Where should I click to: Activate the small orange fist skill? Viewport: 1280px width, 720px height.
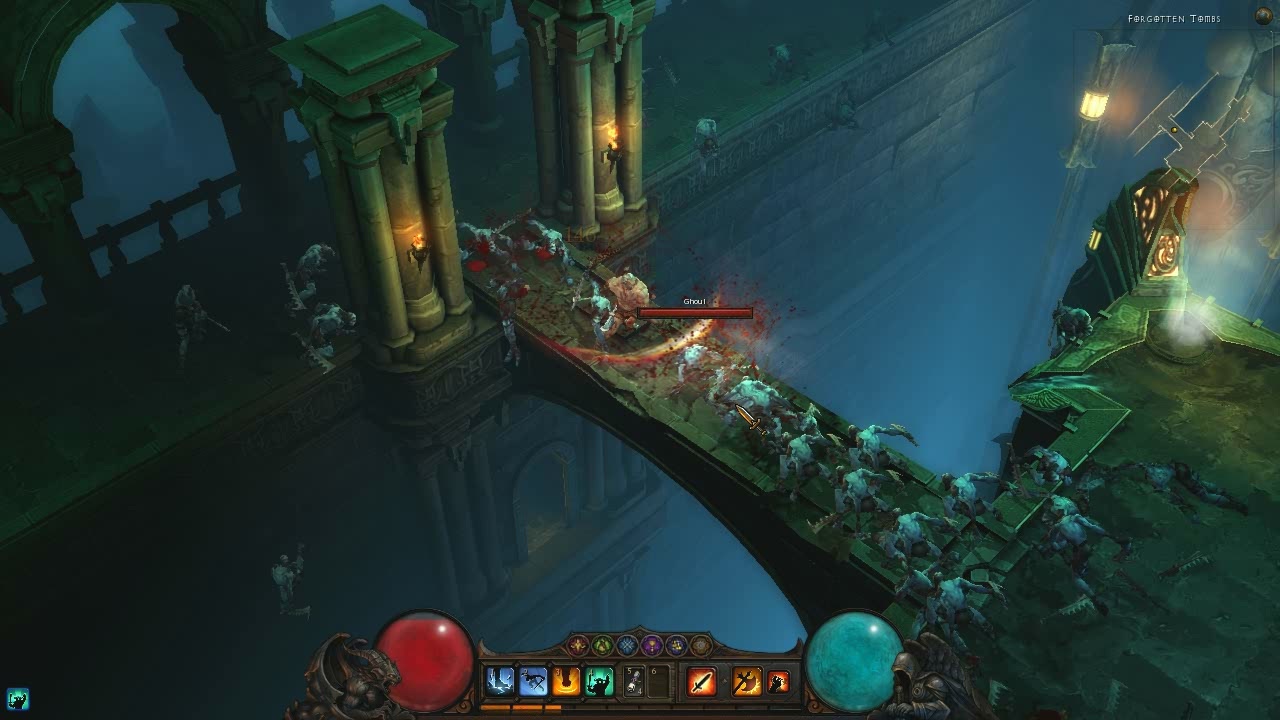(x=778, y=682)
